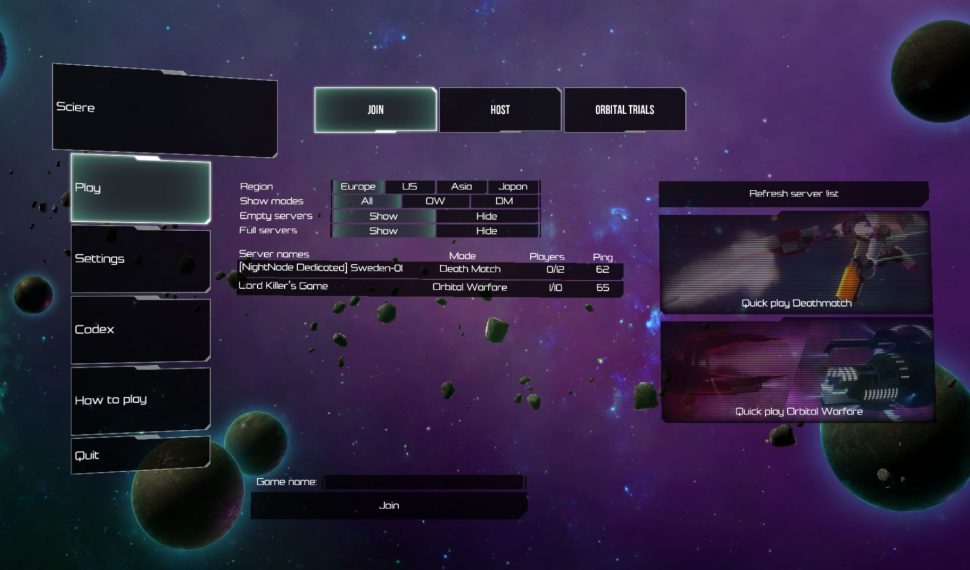Select the Join tab
Image resolution: width=970 pixels, height=570 pixels.
pyautogui.click(x=376, y=110)
